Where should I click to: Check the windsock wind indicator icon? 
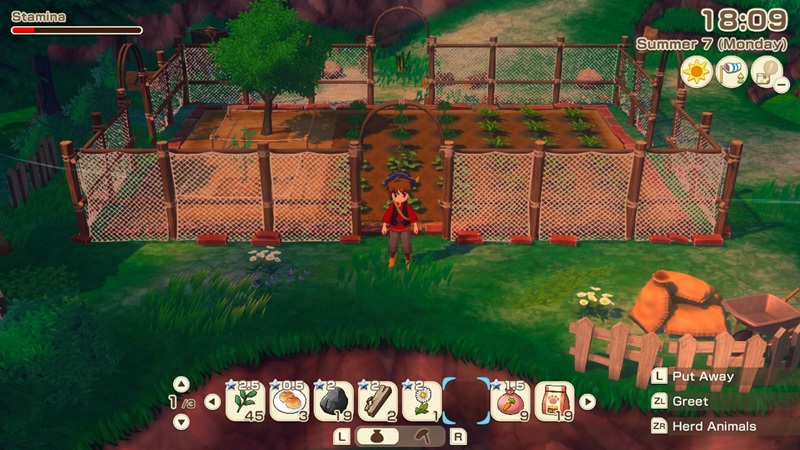click(x=732, y=72)
